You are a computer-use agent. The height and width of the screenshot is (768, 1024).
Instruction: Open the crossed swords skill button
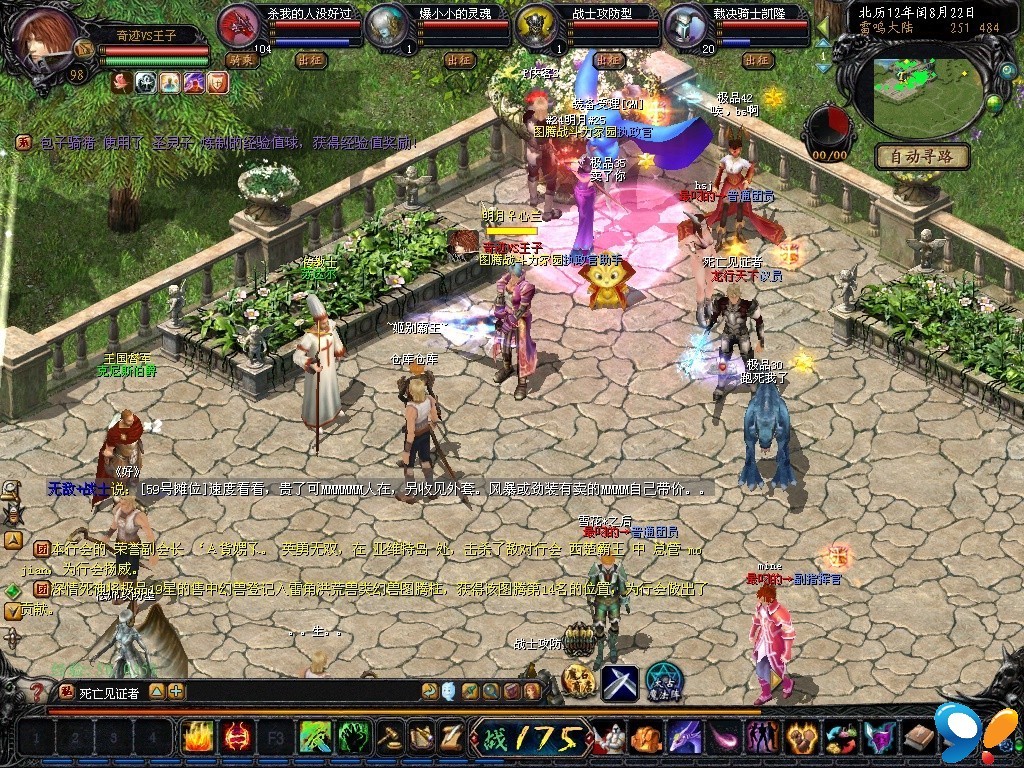620,682
